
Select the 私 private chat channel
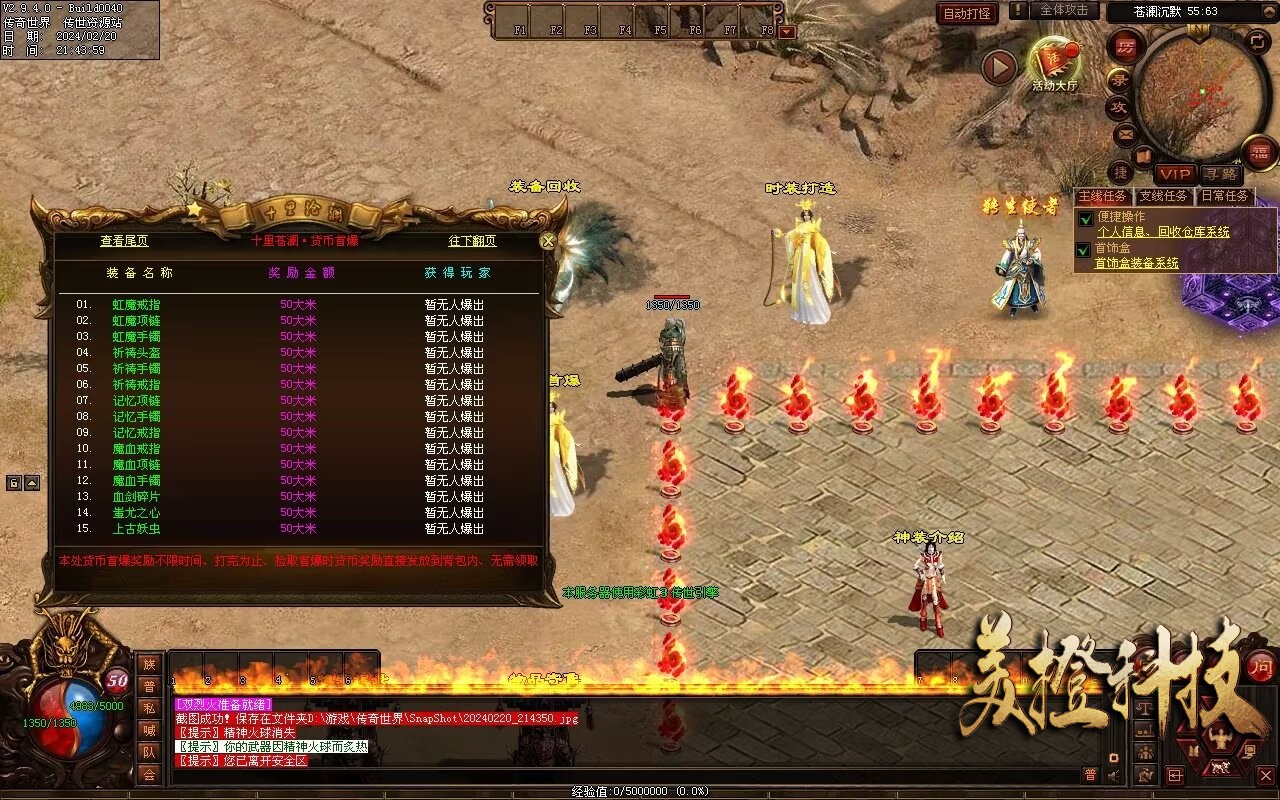click(x=149, y=708)
